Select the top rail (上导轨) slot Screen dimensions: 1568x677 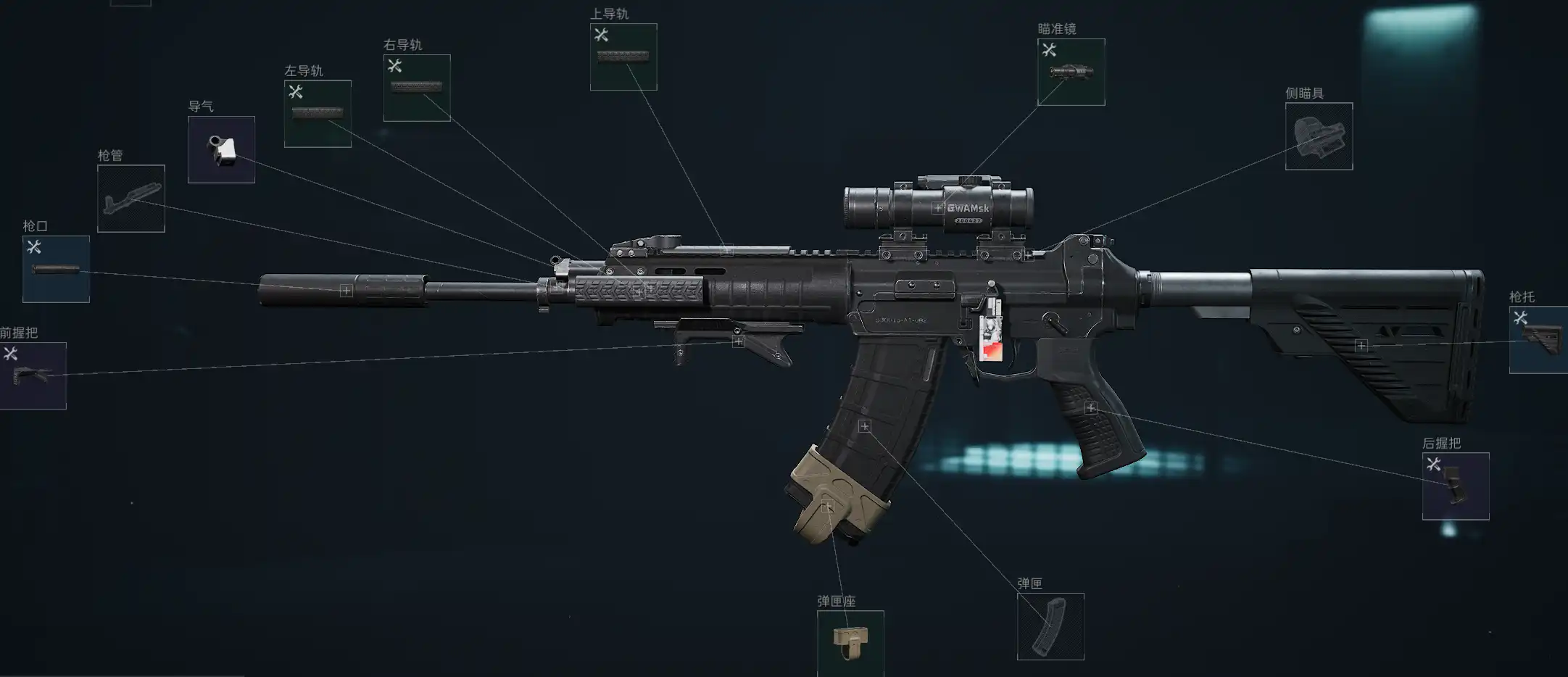pyautogui.click(x=623, y=57)
